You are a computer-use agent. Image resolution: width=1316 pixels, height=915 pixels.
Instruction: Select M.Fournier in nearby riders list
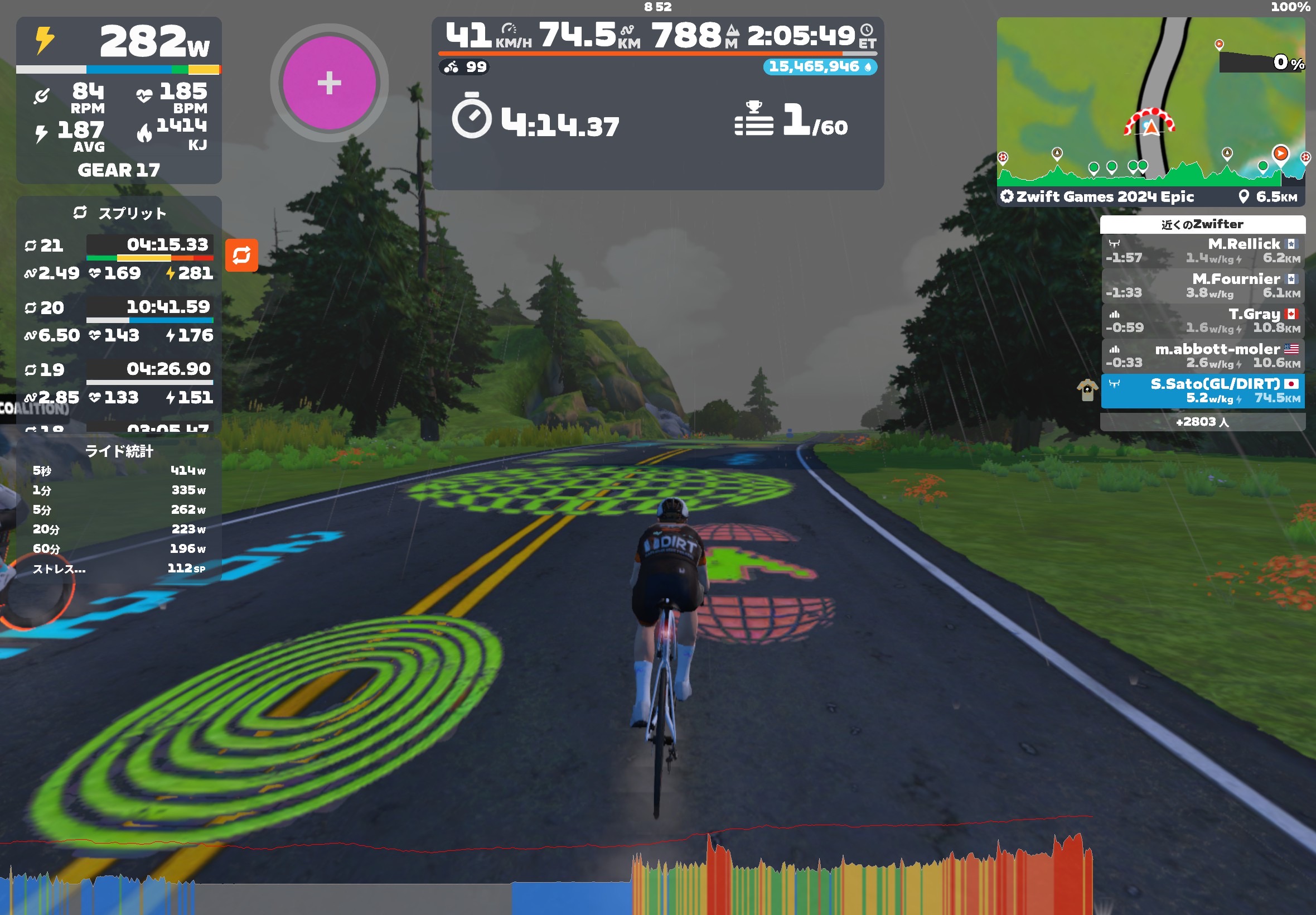coord(1202,286)
